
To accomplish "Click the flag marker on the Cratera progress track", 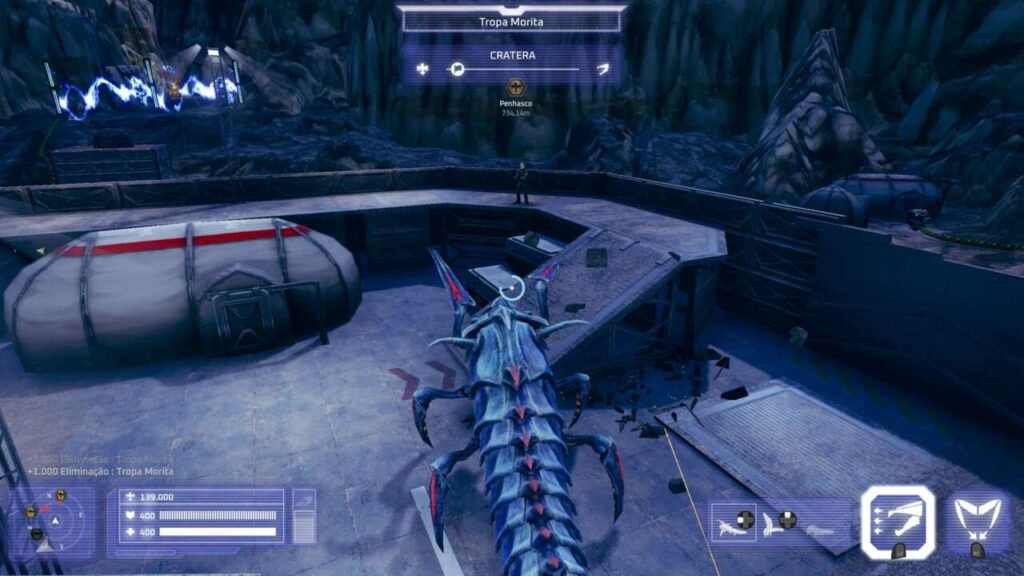I will (457, 69).
